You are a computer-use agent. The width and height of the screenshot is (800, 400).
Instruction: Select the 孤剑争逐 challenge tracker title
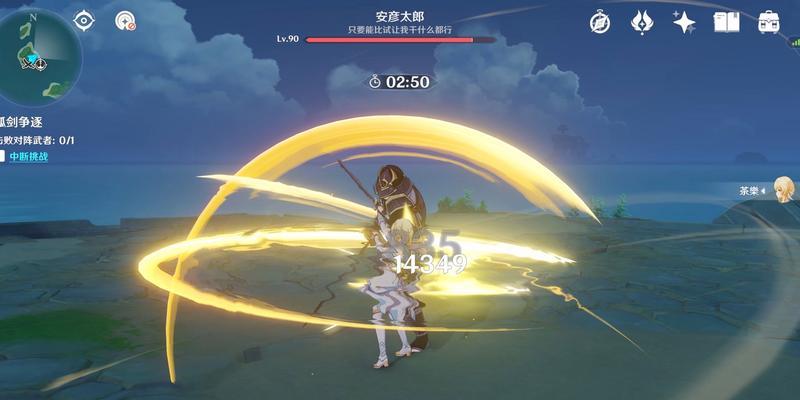click(22, 122)
